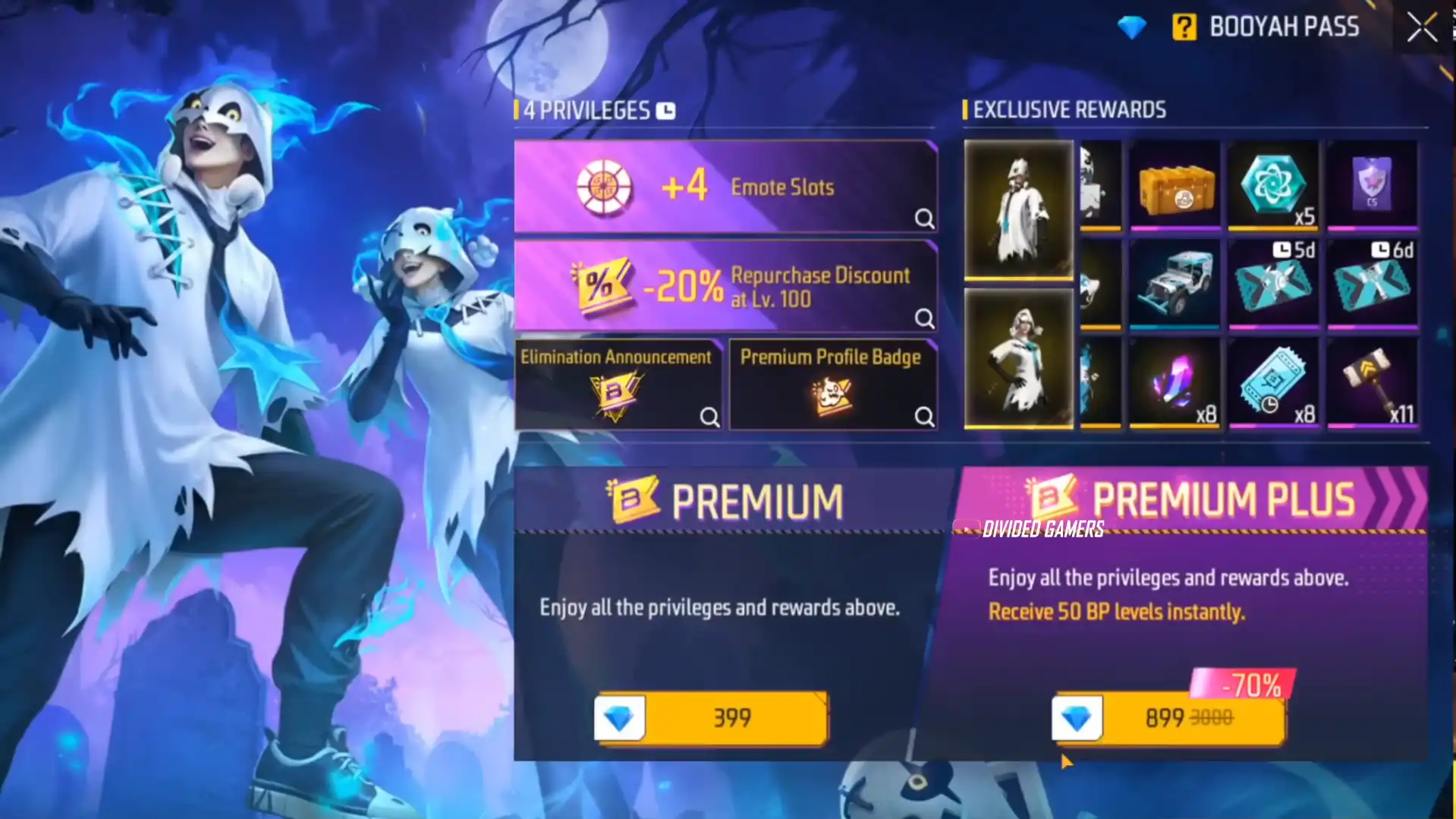The height and width of the screenshot is (819, 1456).
Task: Inspect the hammer x11 reward
Action: coord(1372,383)
